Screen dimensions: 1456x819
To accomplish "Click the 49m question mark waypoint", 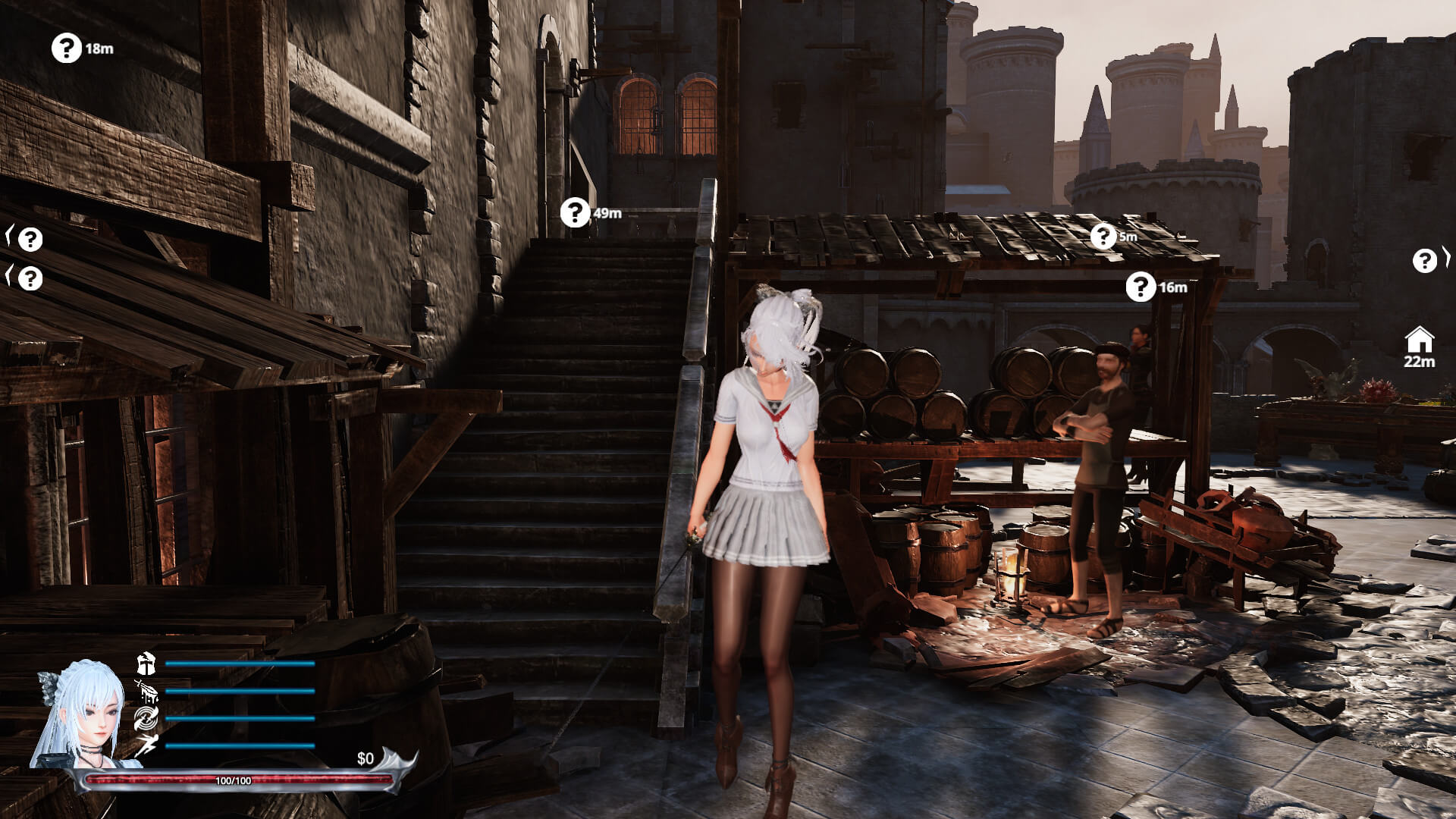I will pyautogui.click(x=576, y=213).
